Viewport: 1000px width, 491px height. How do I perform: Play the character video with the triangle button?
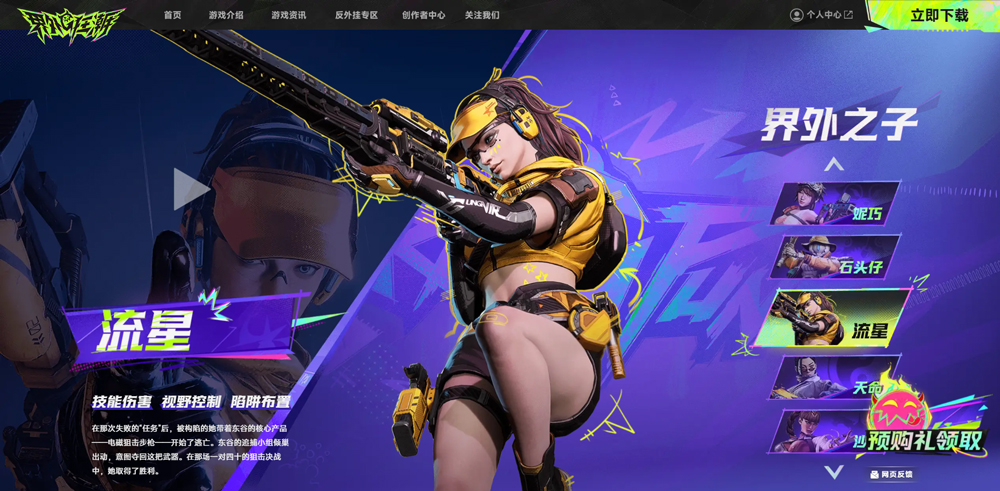click(x=191, y=189)
